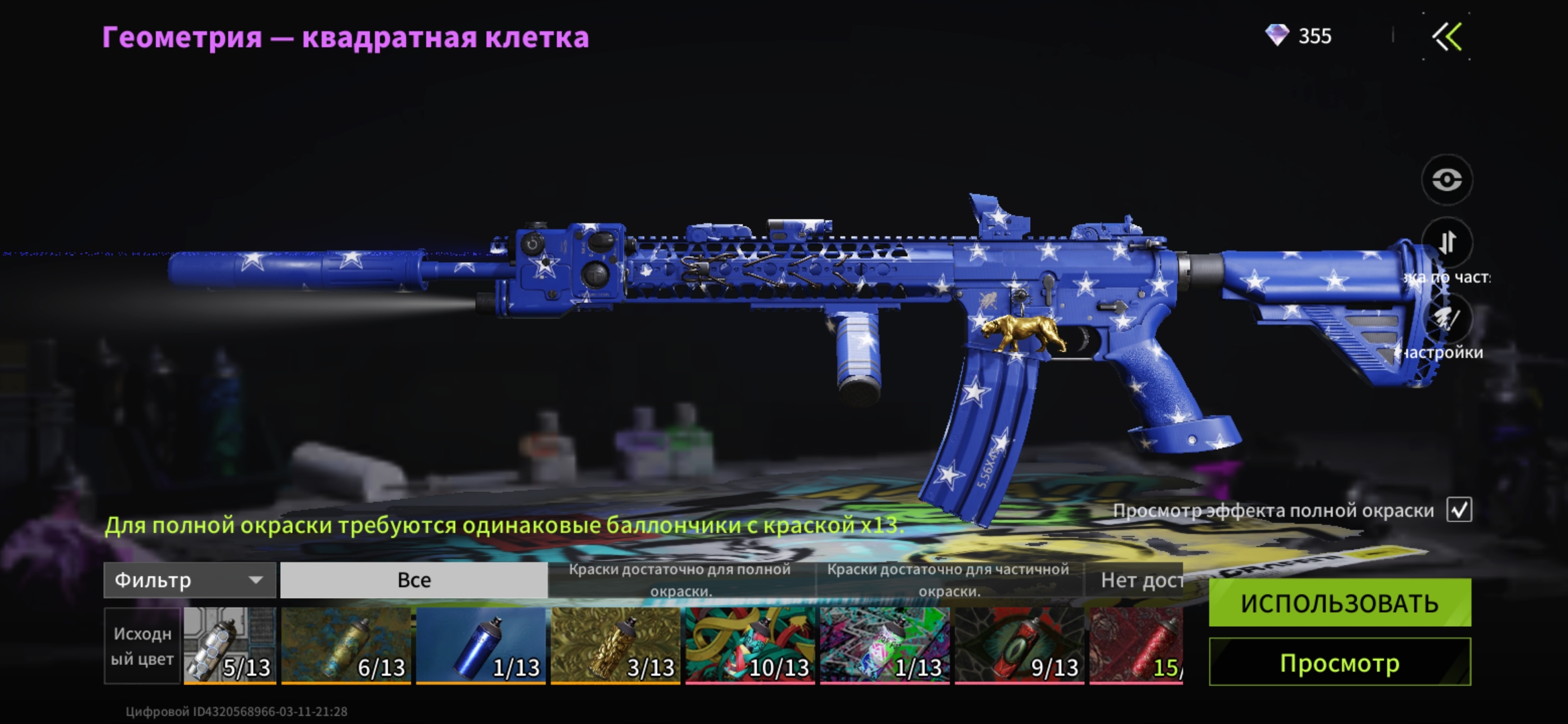Viewport: 1568px width, 724px height.
Task: Choose the ornate gold spray can 3/13
Action: (x=615, y=646)
